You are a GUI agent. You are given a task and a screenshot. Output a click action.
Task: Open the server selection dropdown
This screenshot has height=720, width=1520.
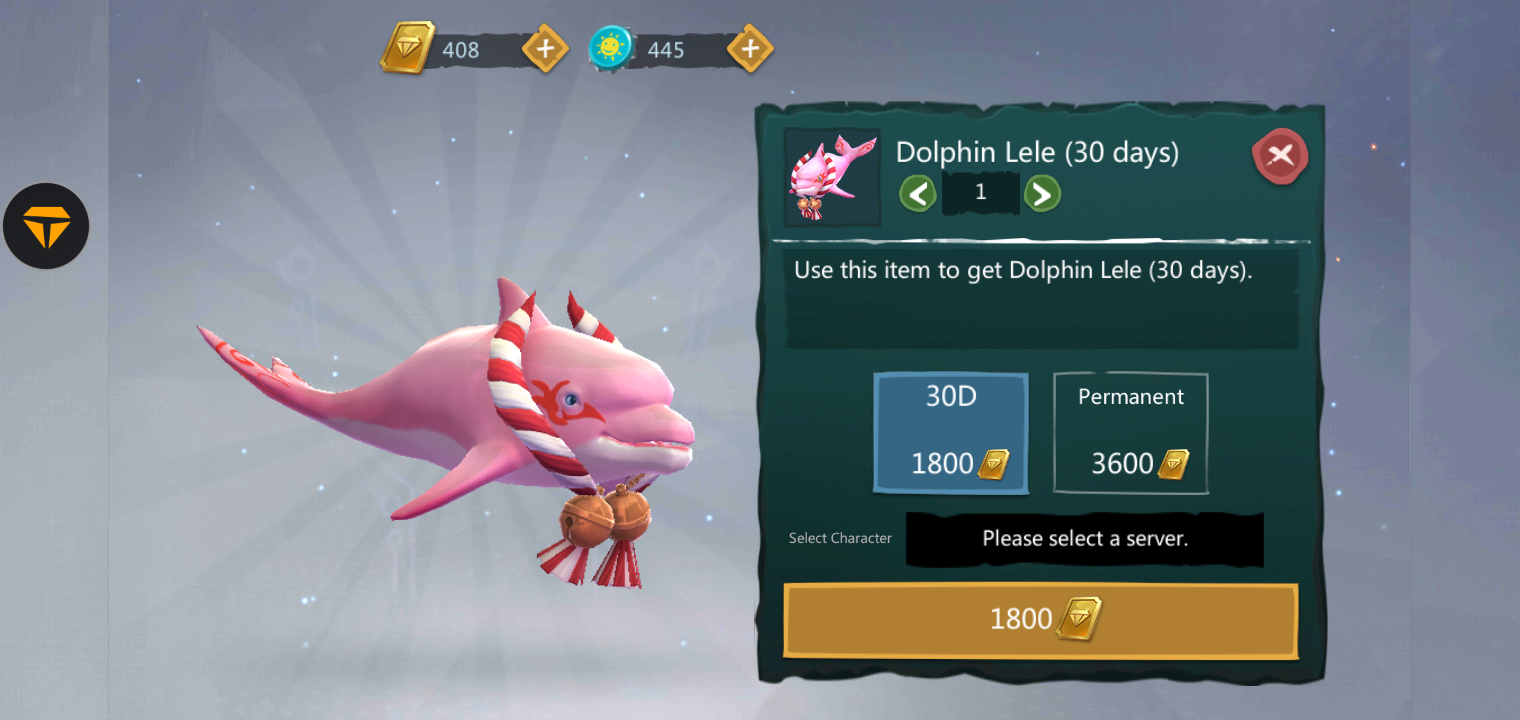pos(1084,539)
